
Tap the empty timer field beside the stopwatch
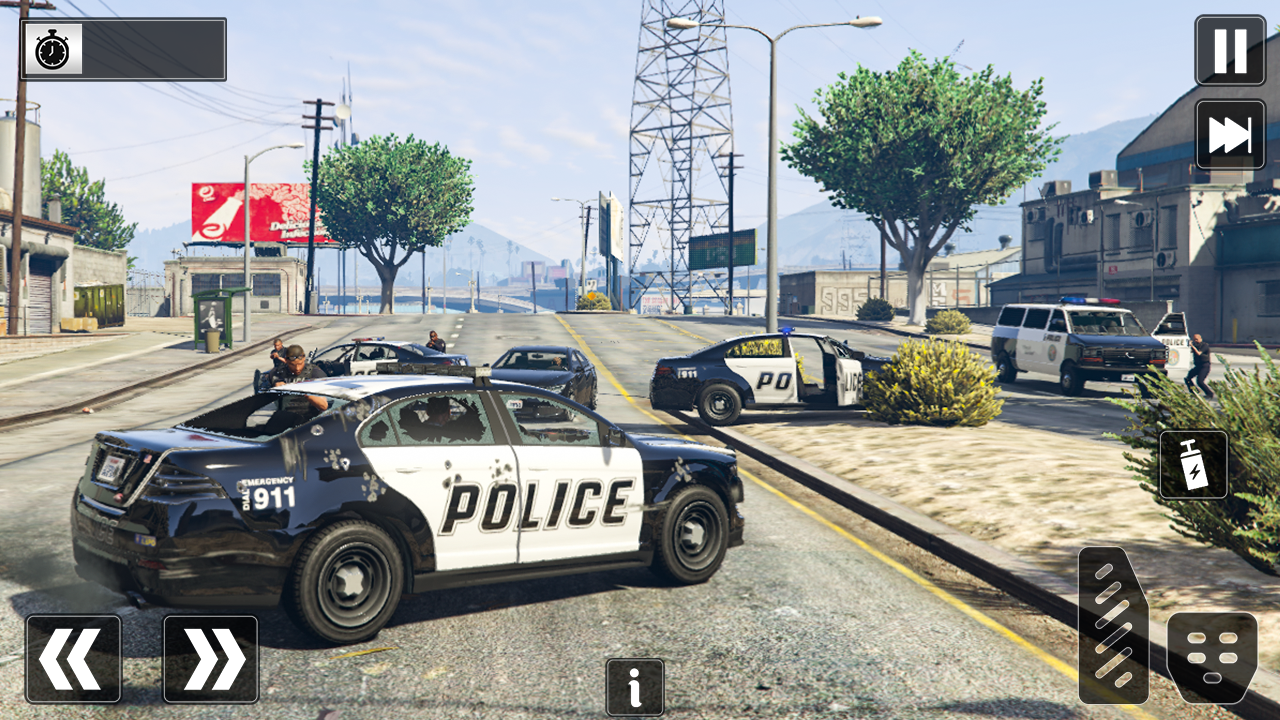pos(150,47)
